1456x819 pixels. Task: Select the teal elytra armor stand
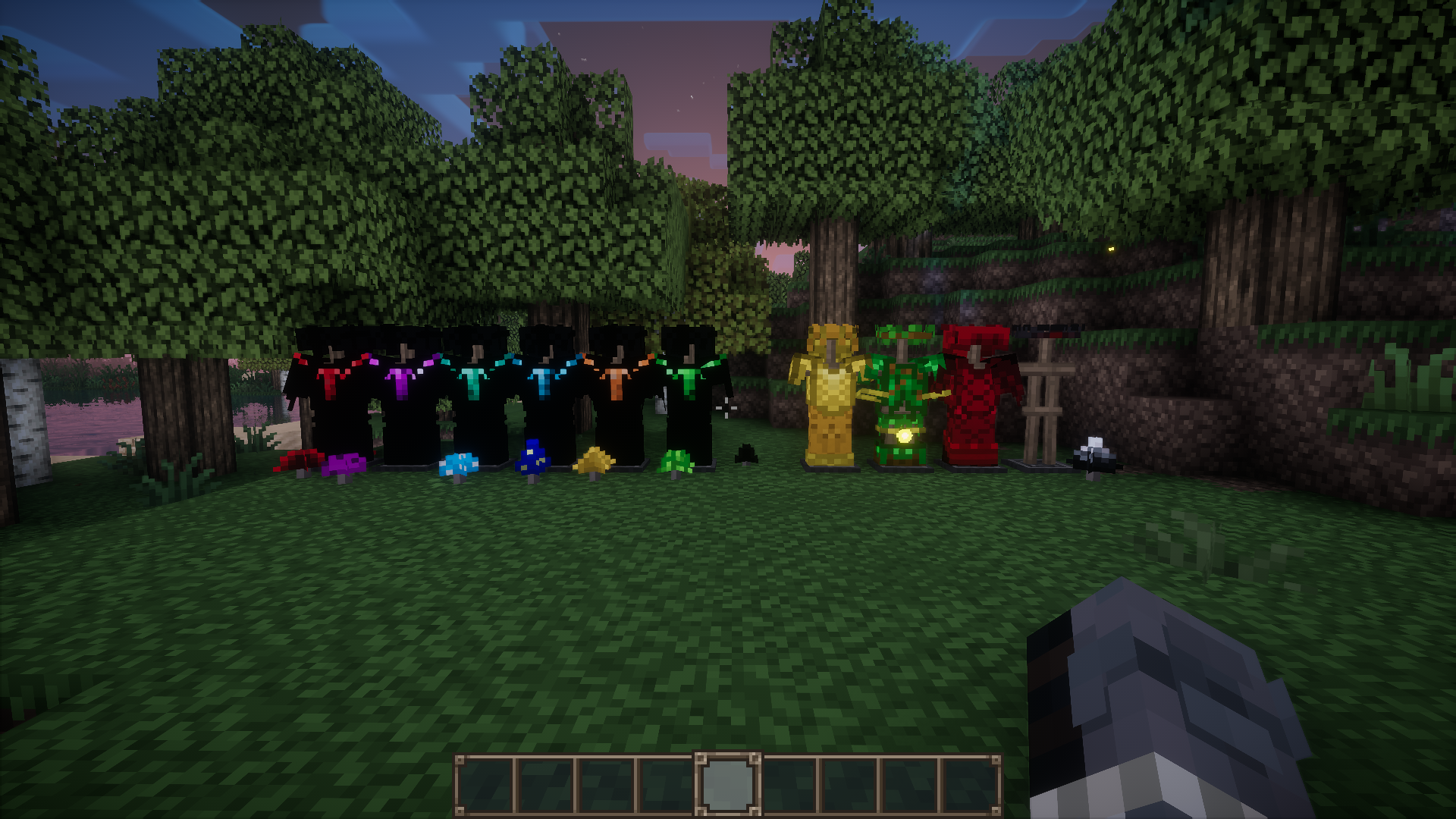474,383
